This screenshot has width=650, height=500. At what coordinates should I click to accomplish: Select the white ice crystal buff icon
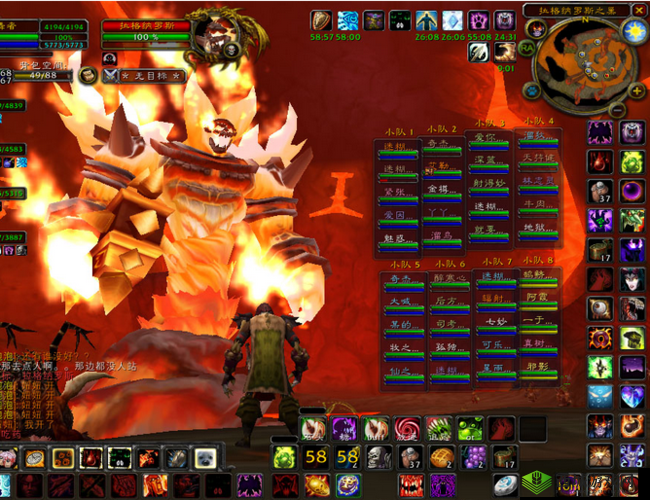pos(452,20)
